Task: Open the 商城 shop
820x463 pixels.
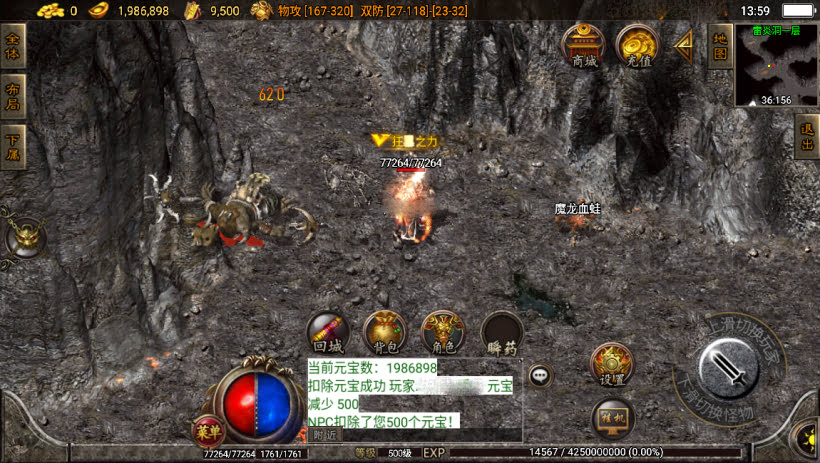Action: pyautogui.click(x=582, y=46)
